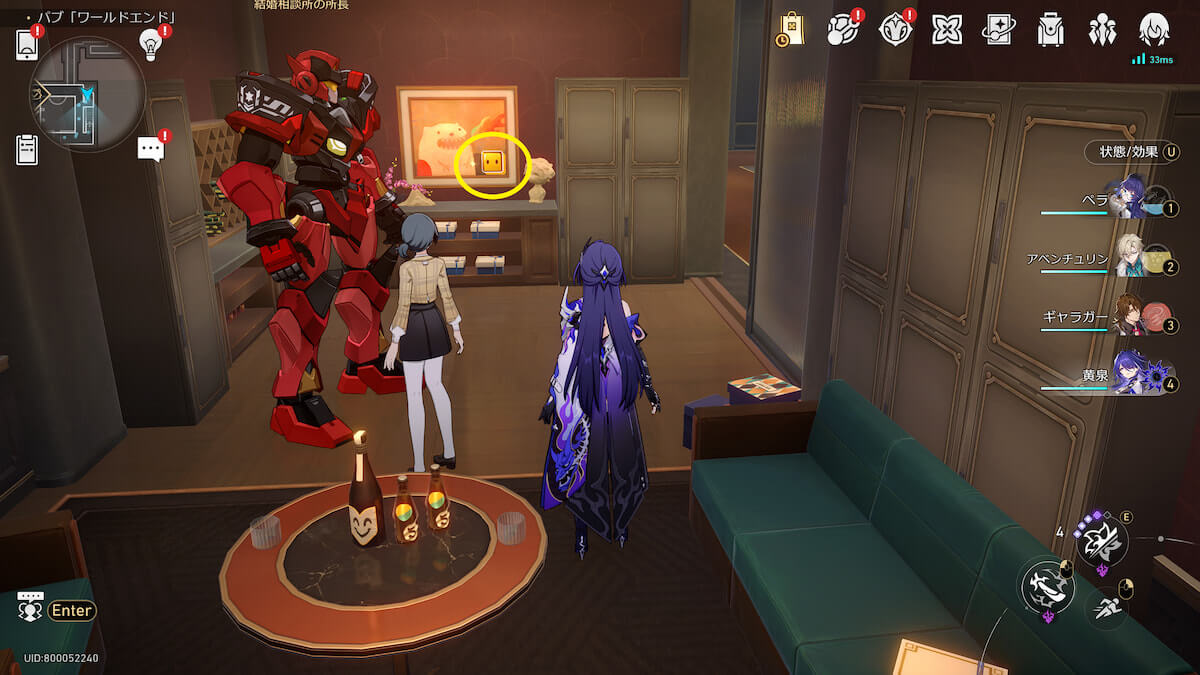Switch to party member ペラ
Screen dimensions: 1200x675
(x=1130, y=198)
